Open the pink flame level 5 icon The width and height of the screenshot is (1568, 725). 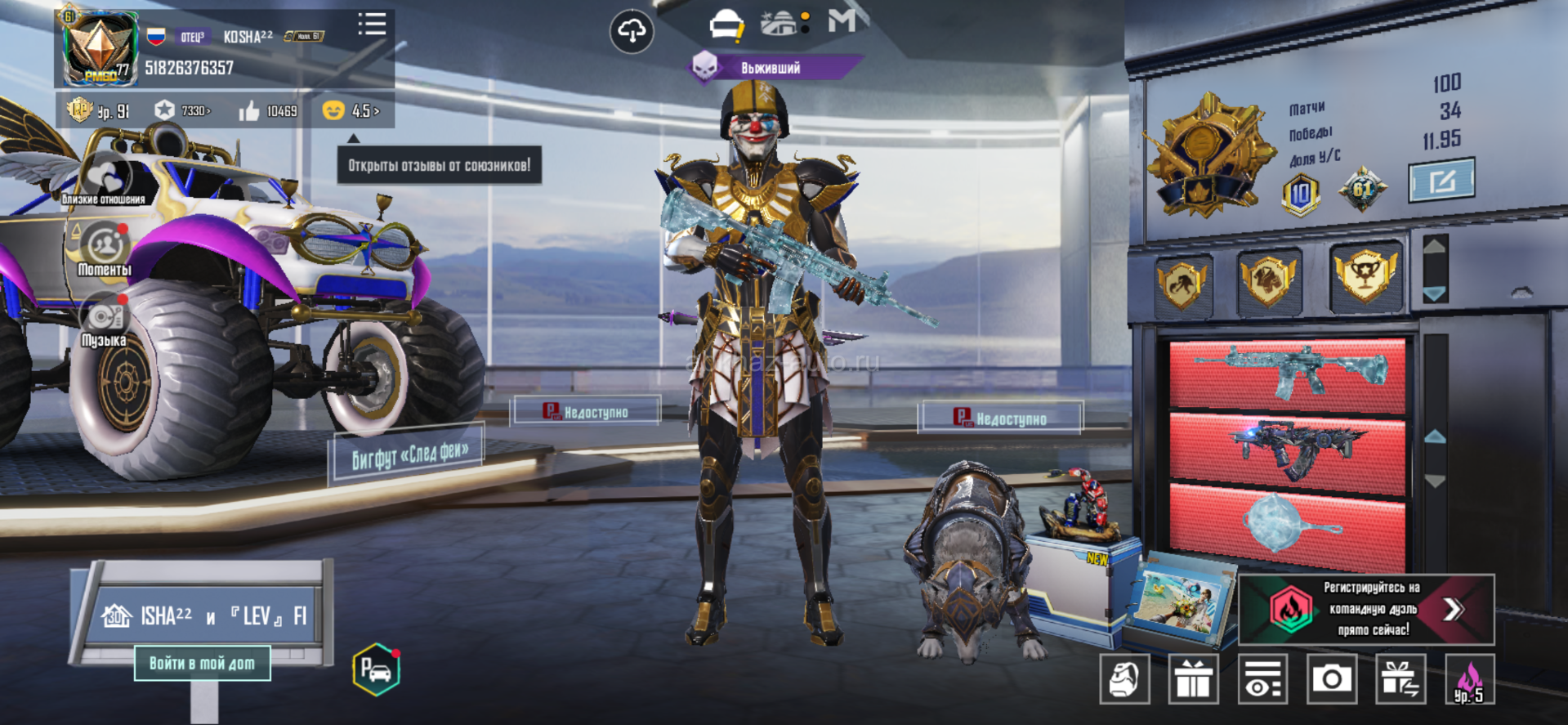(x=1469, y=679)
